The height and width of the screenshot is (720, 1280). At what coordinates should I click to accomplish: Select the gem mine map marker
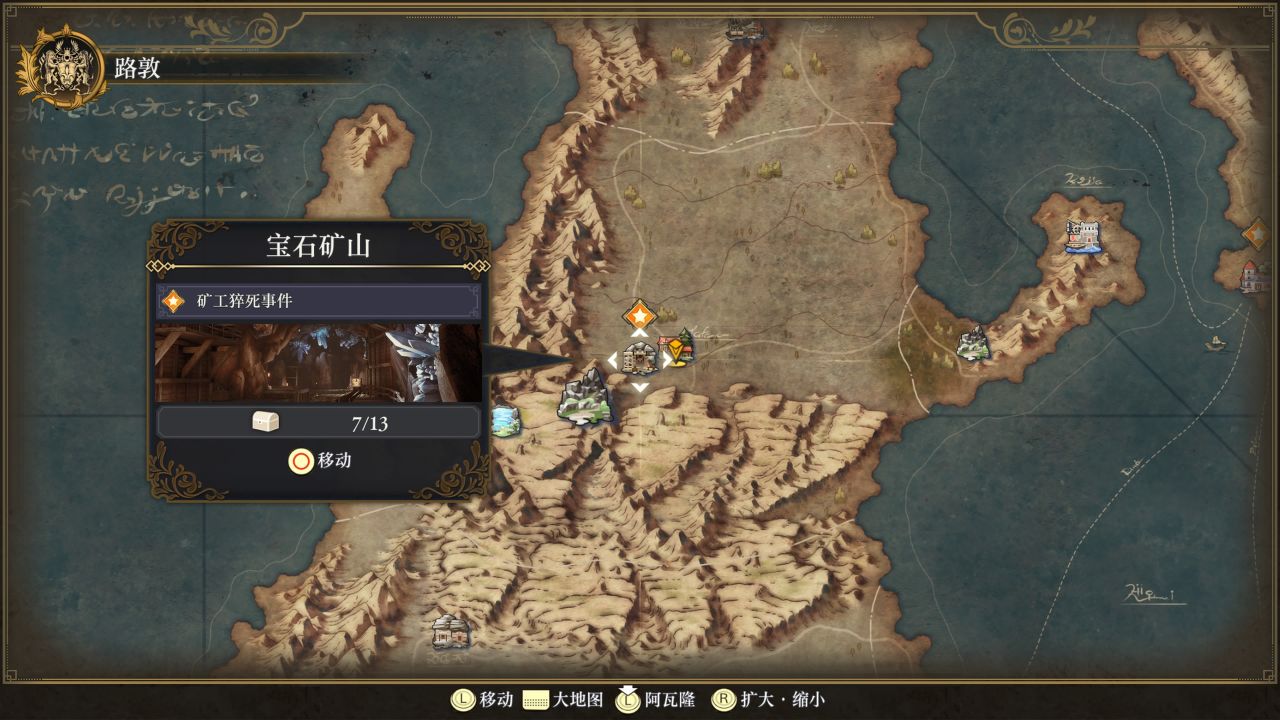(640, 358)
